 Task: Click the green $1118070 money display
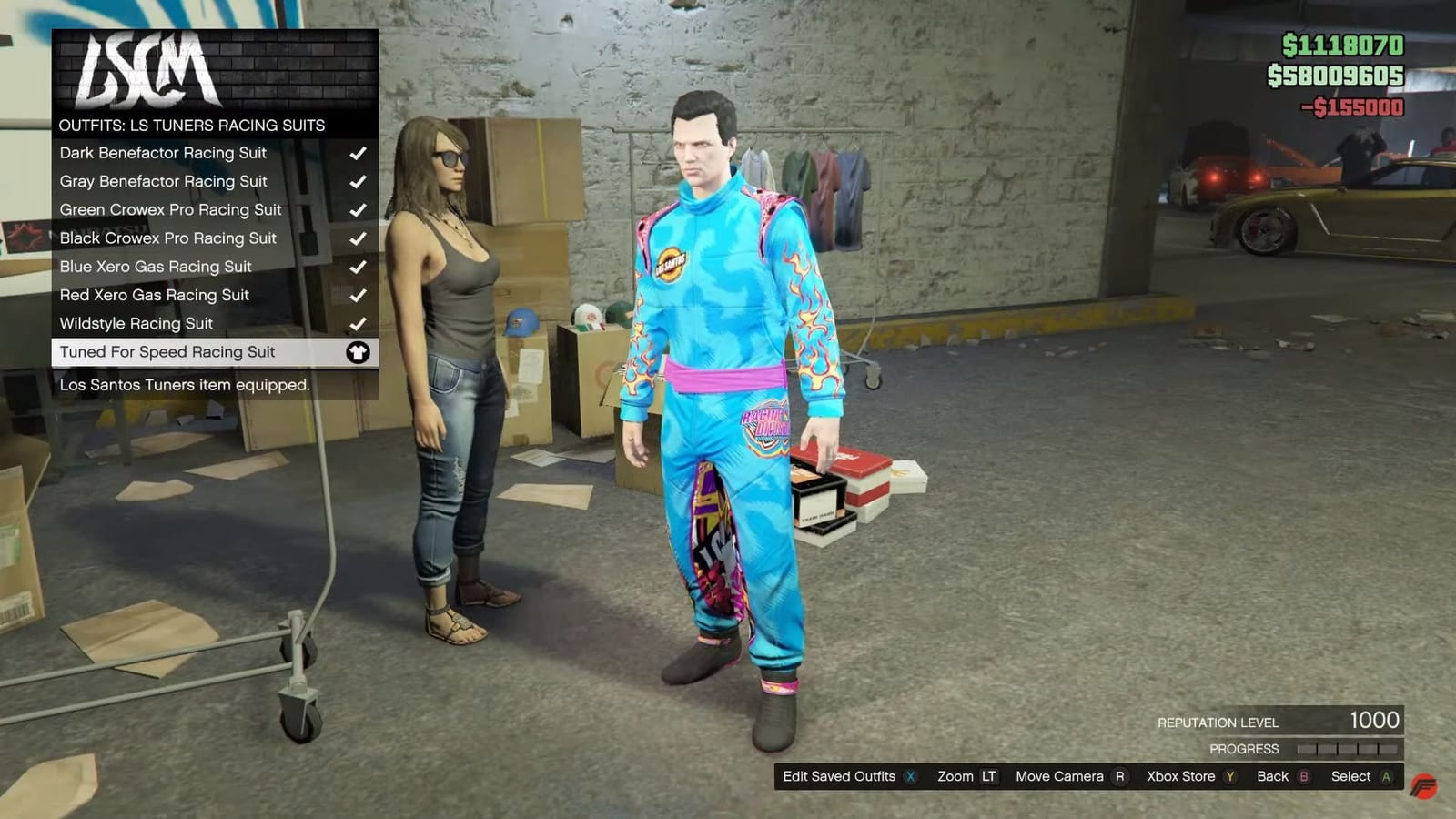1344,41
